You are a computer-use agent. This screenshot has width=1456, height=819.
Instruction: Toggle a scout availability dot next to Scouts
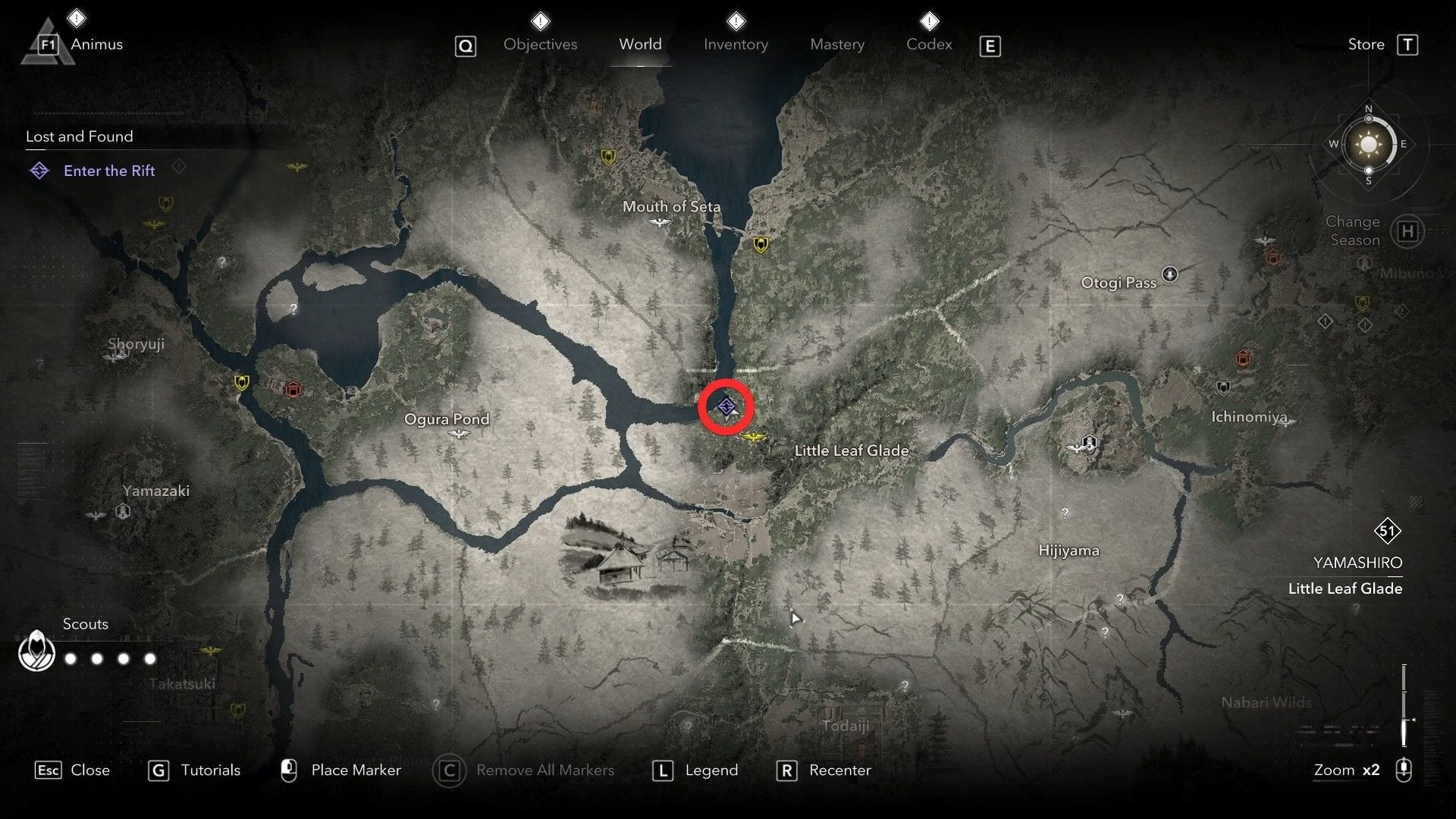(70, 658)
